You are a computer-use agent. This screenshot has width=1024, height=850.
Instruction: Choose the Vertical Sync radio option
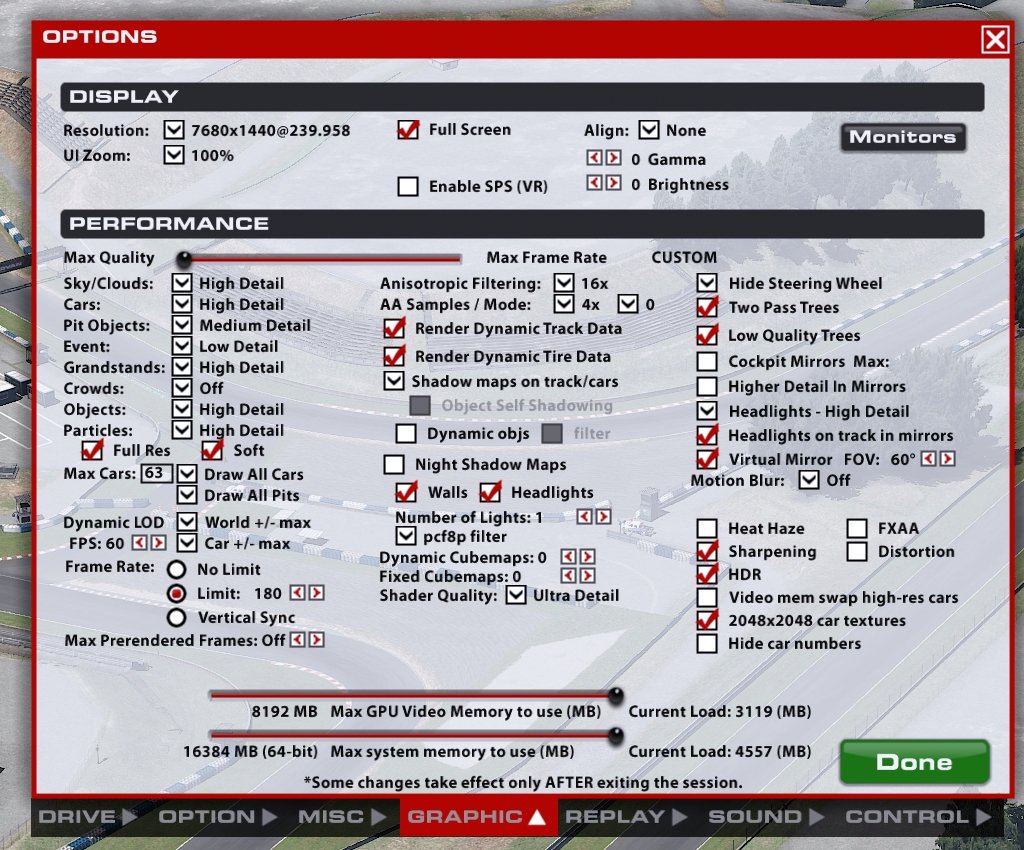coord(177,618)
